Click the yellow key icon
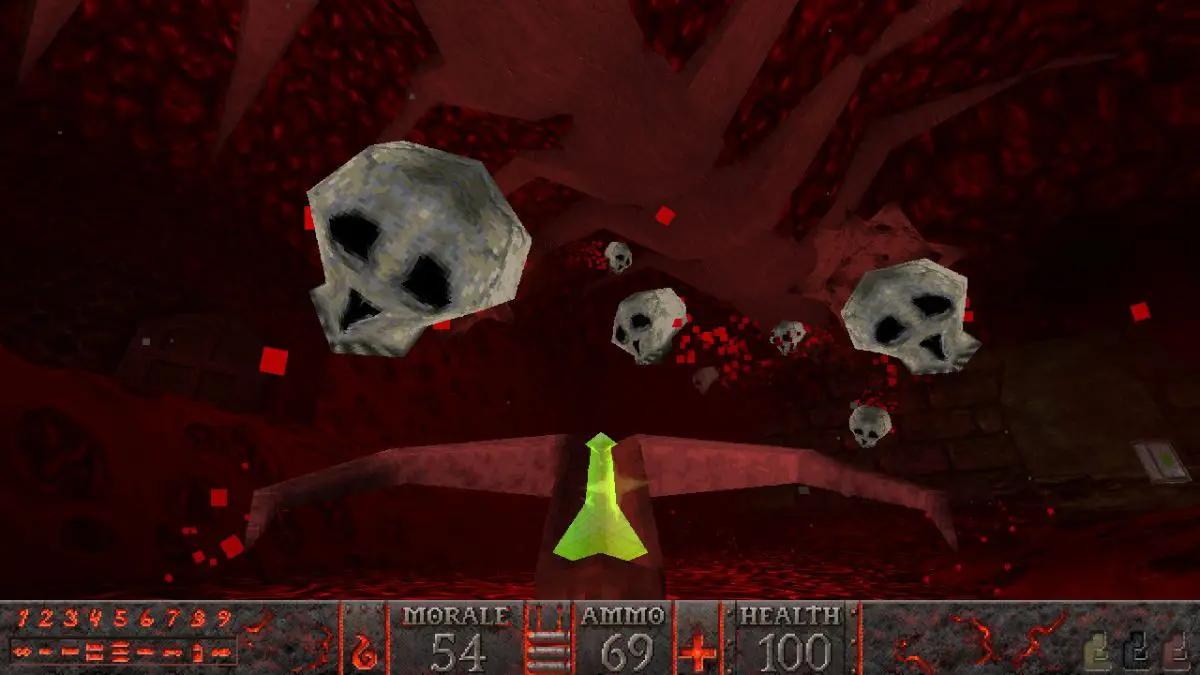1200x675 pixels. (x=1098, y=652)
